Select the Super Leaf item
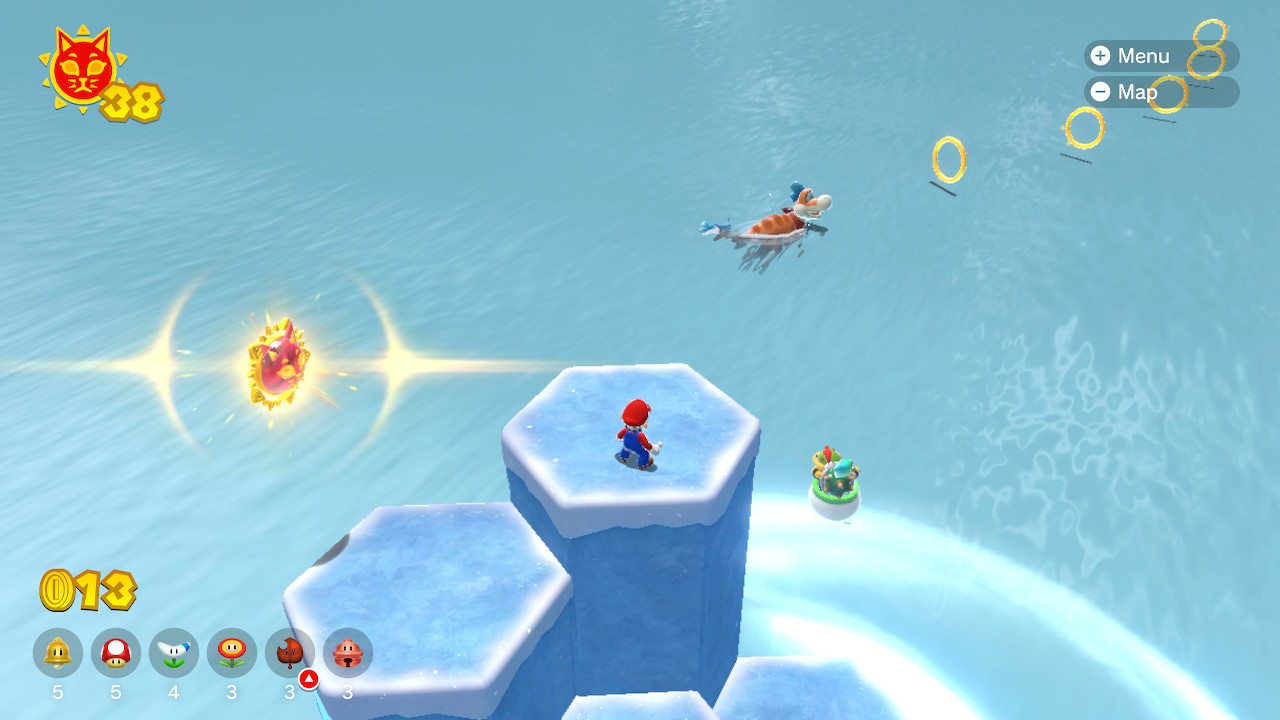 point(290,653)
